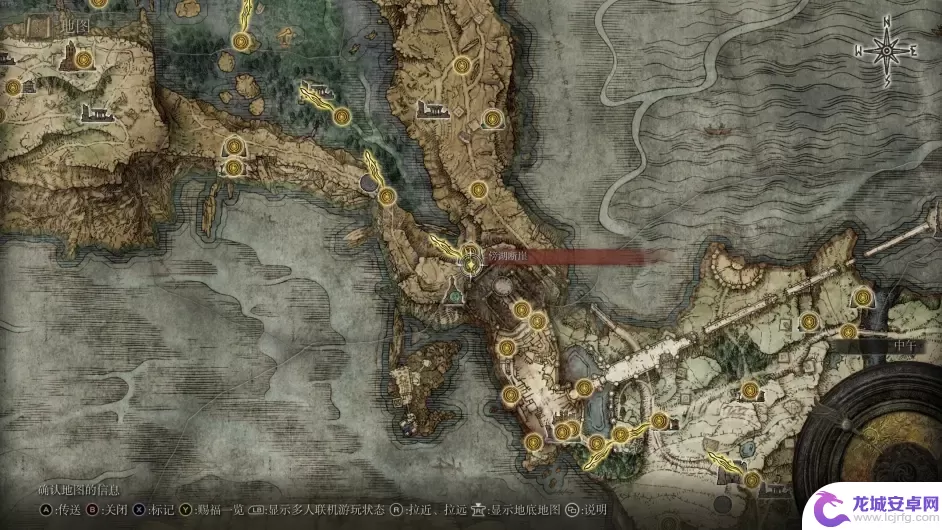
Task: Select the grace beside the northwest tower icon
Action: [85, 60]
